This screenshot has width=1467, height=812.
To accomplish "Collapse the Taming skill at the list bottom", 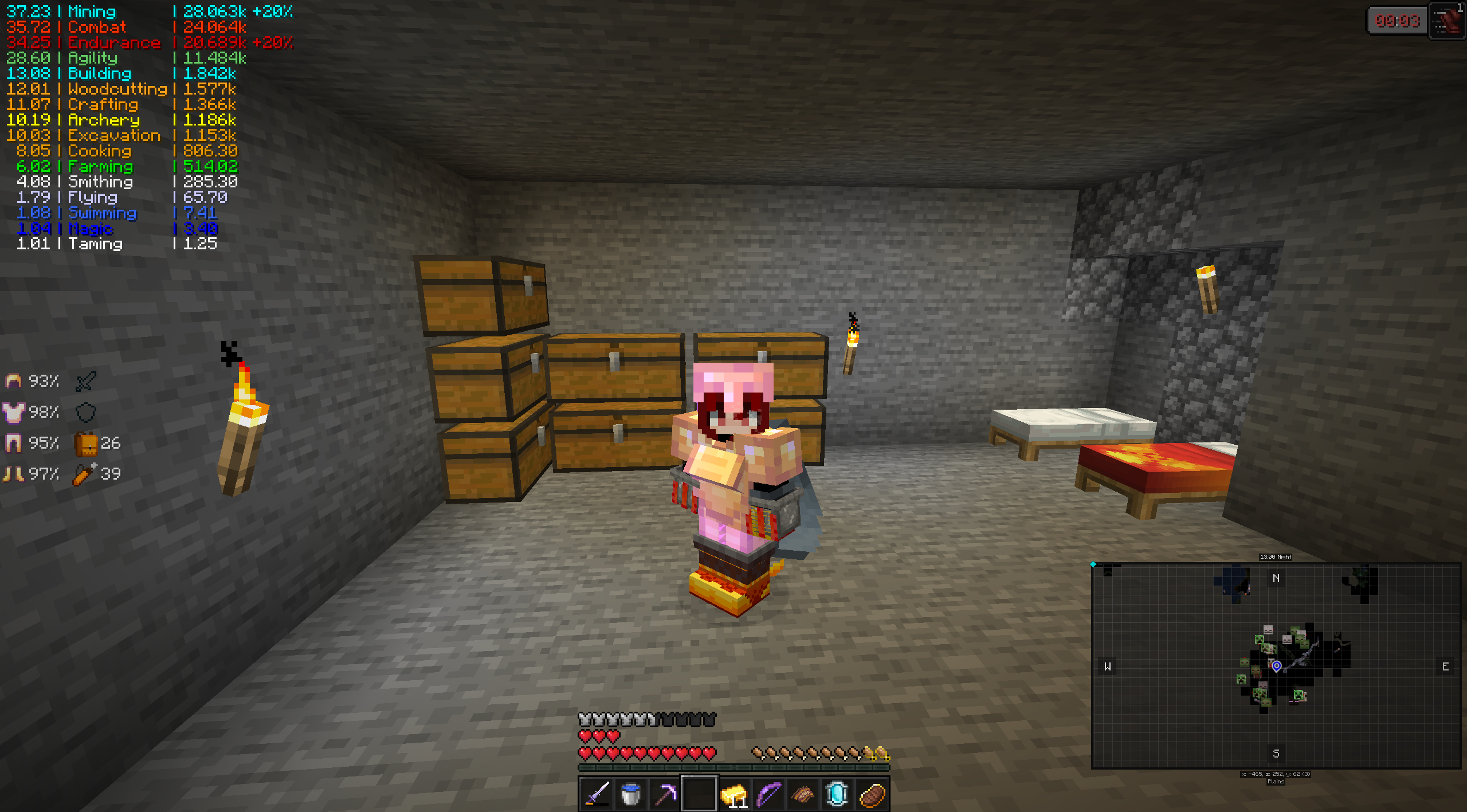I will point(96,244).
